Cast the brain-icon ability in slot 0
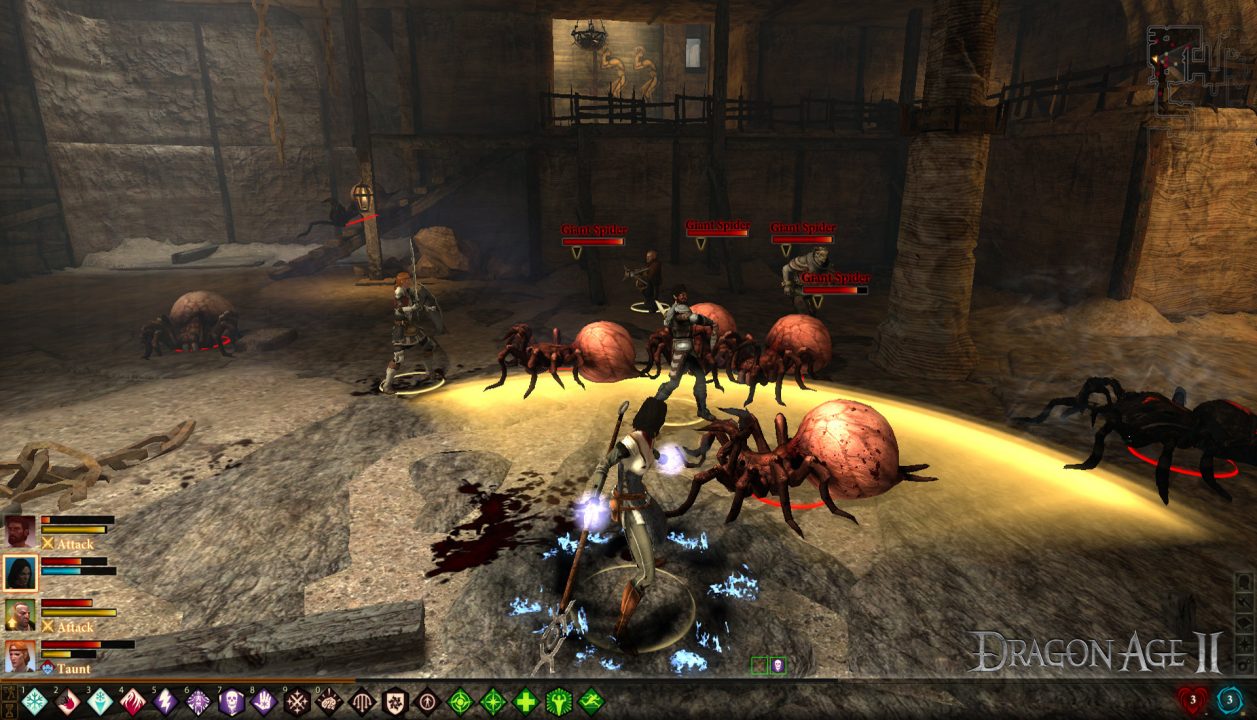 [x=329, y=701]
